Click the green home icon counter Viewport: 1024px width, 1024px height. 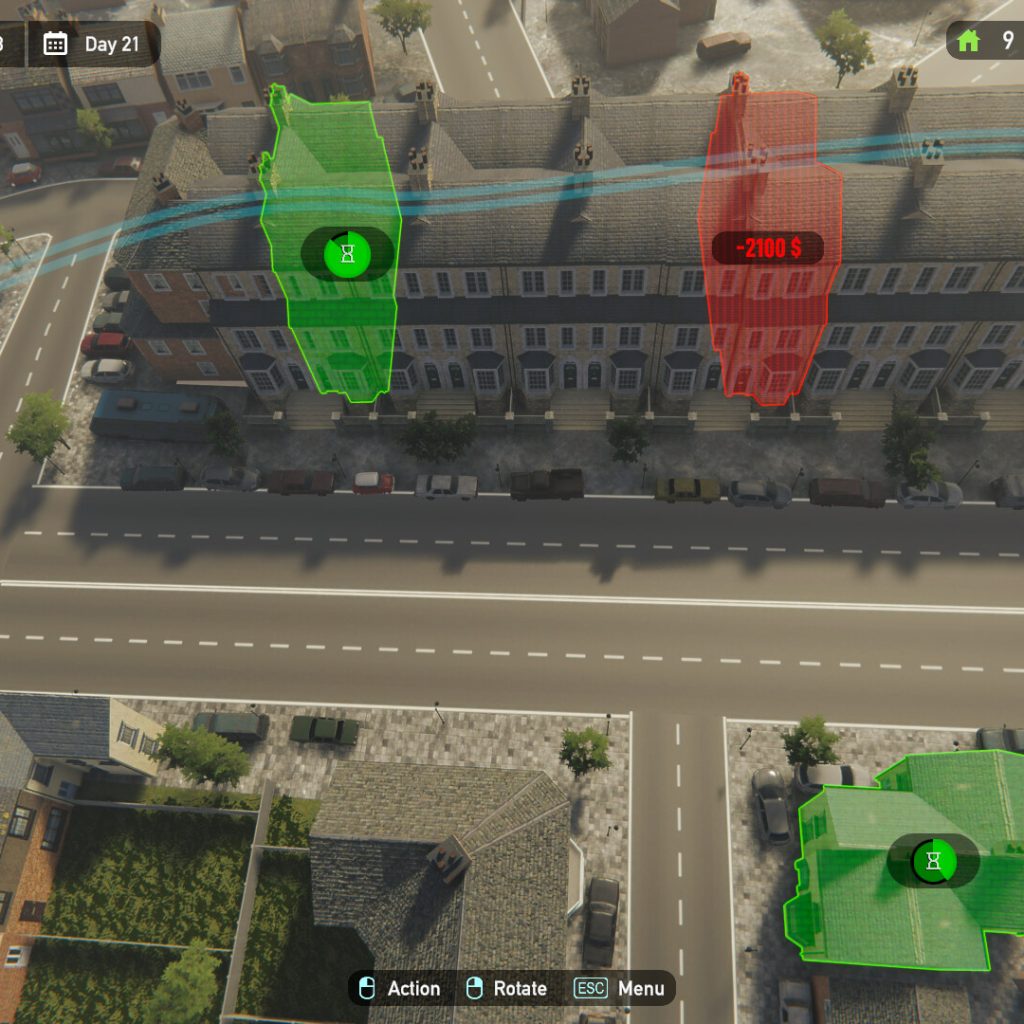[968, 41]
